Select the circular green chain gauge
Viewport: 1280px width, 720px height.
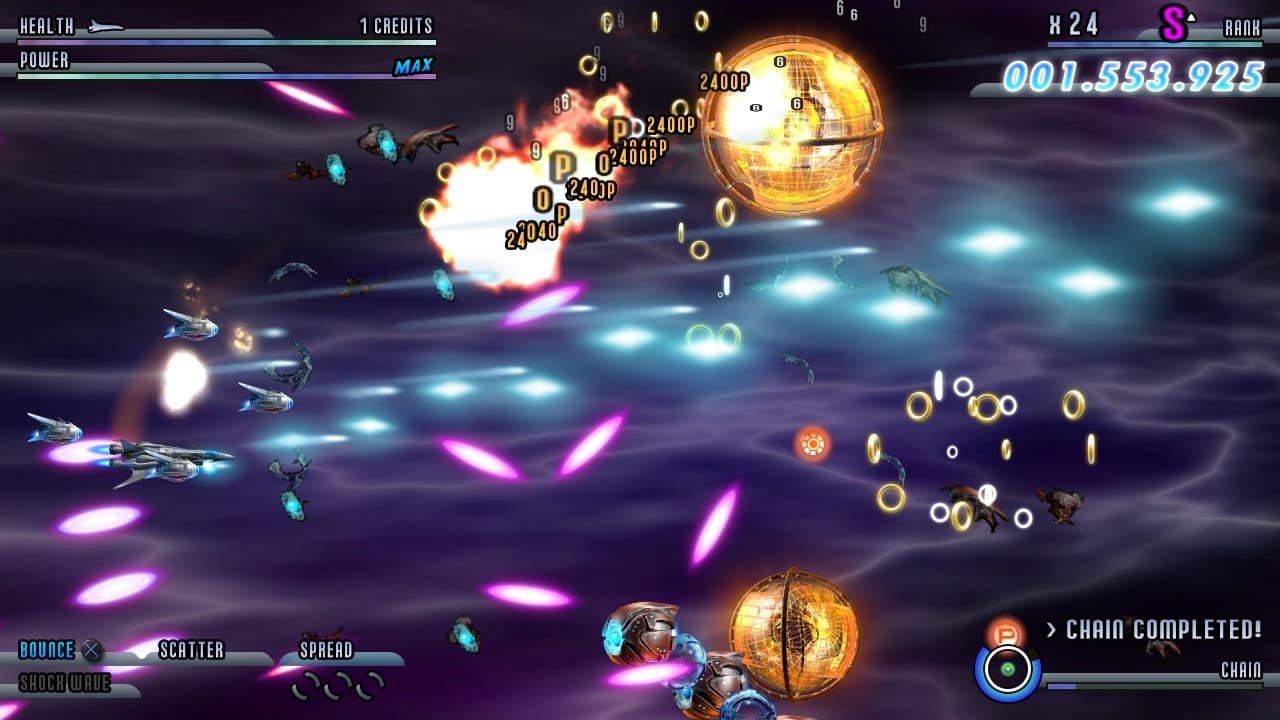tap(1007, 668)
